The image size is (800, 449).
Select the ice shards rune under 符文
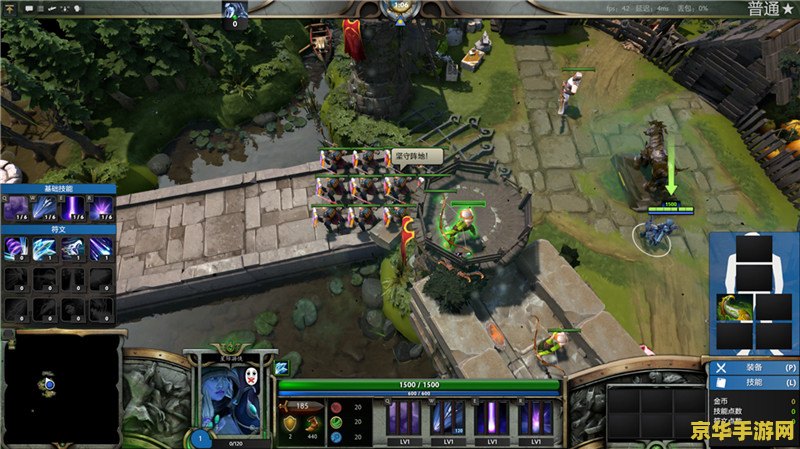(45, 248)
